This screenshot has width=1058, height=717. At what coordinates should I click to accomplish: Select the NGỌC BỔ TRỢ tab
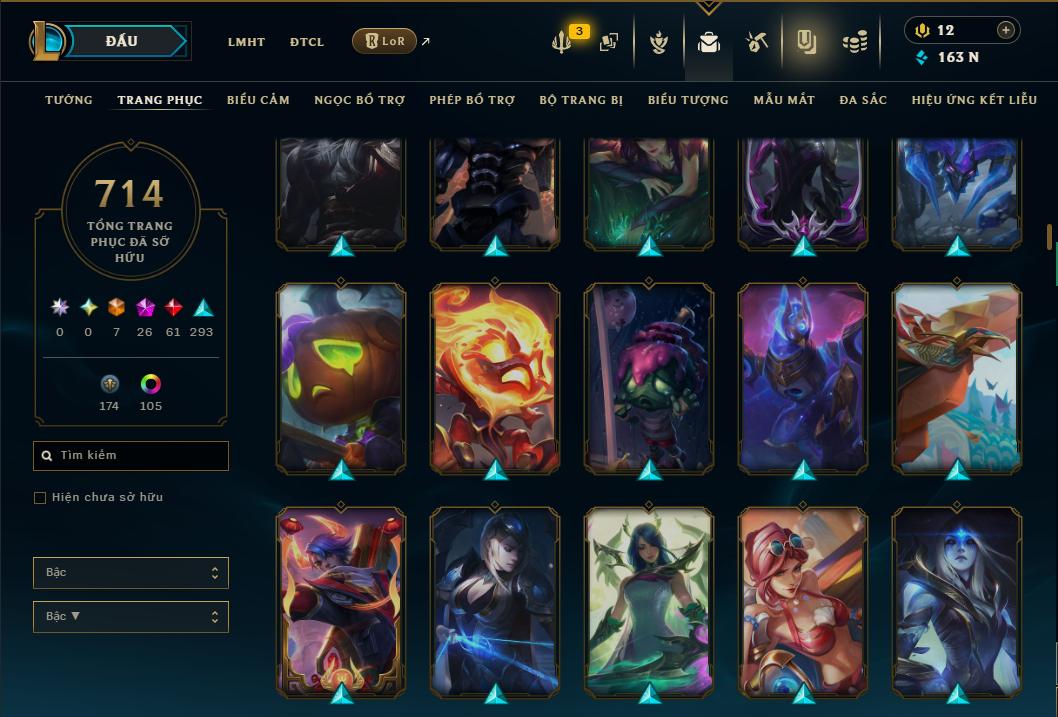point(359,100)
